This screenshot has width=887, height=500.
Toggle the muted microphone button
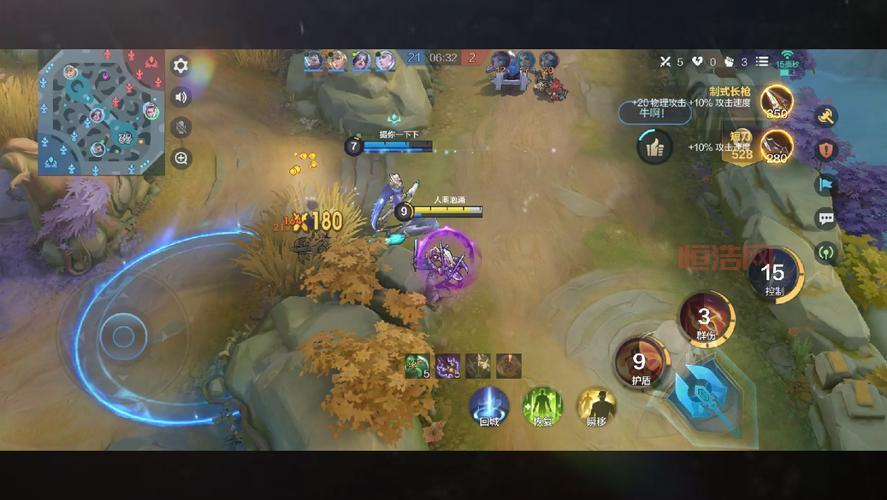click(181, 127)
